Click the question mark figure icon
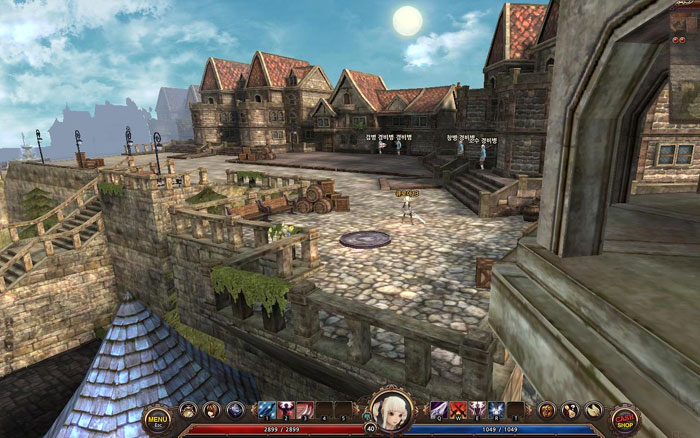The image size is (700, 438). point(570,410)
